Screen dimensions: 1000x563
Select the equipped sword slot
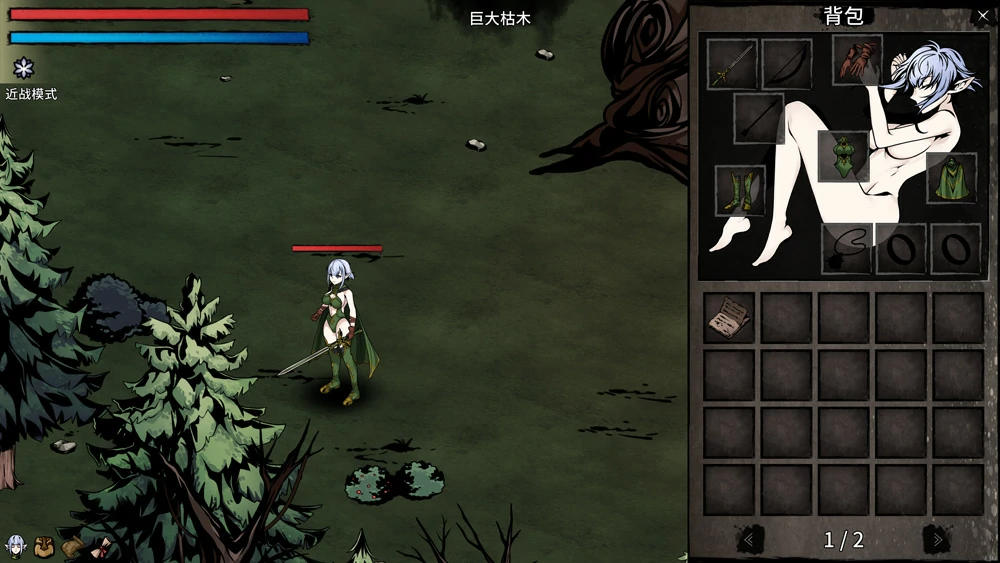pos(732,64)
